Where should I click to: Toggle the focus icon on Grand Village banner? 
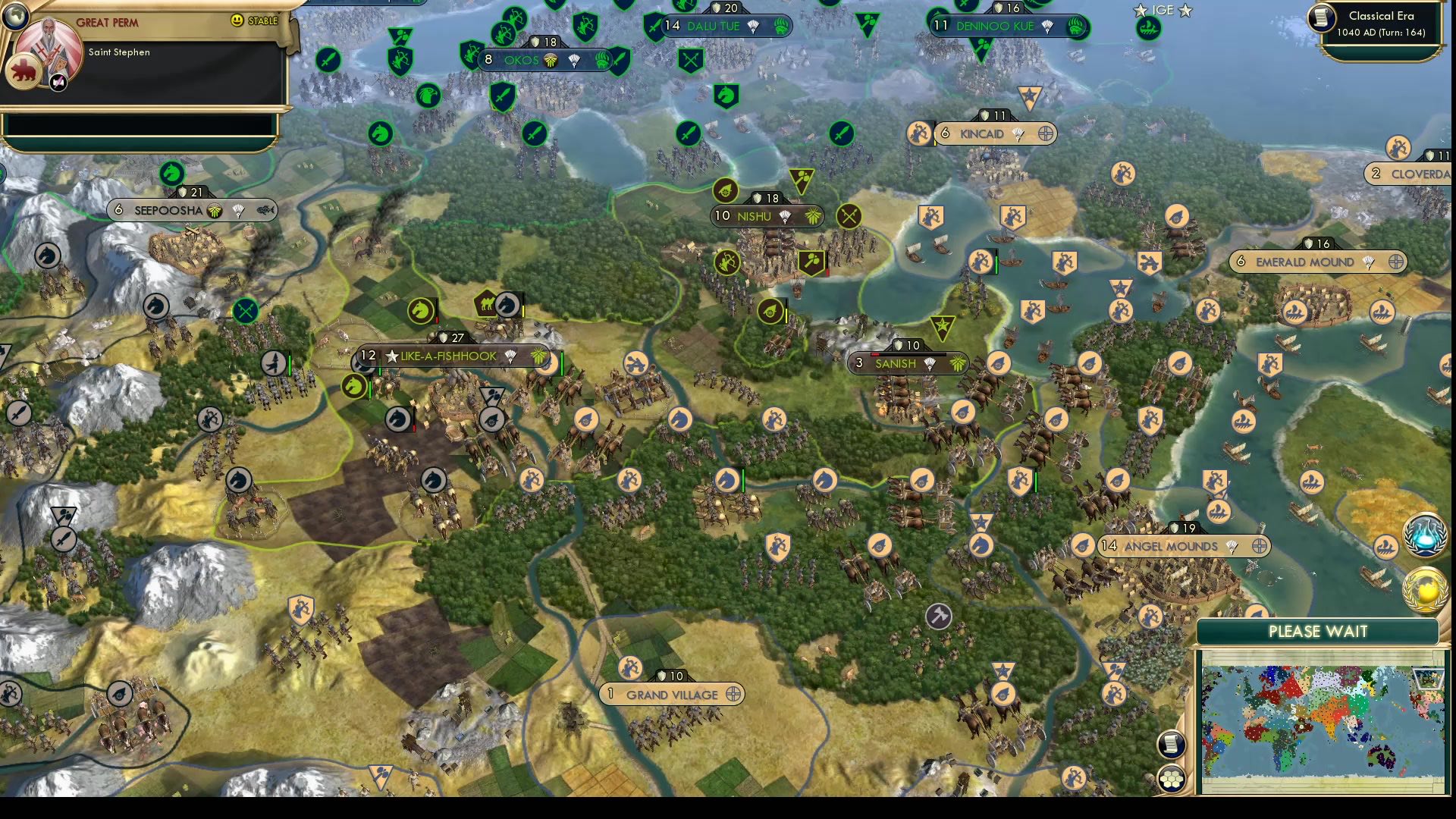point(731,694)
